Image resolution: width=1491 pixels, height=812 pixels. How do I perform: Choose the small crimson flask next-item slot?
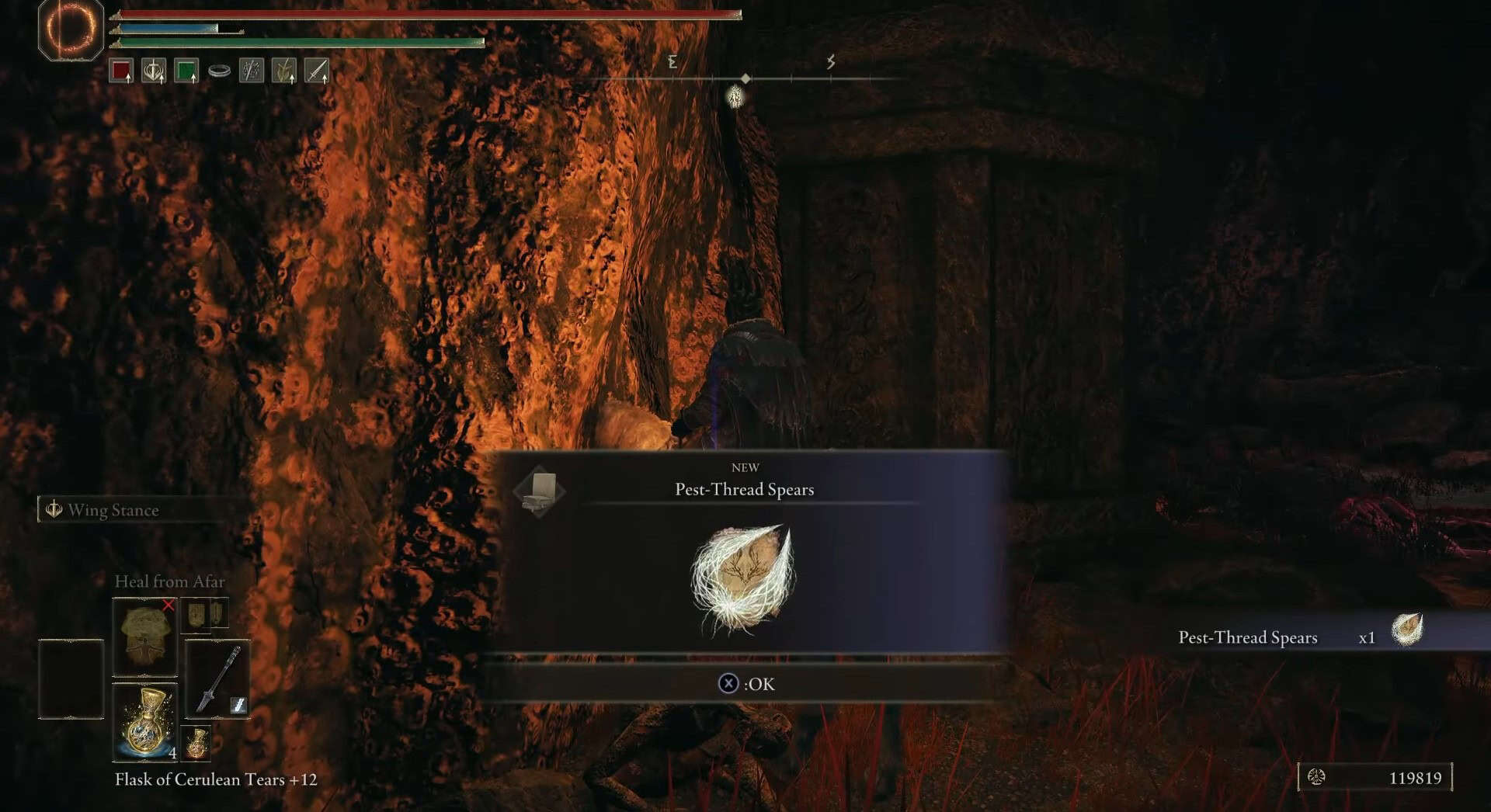coord(196,742)
